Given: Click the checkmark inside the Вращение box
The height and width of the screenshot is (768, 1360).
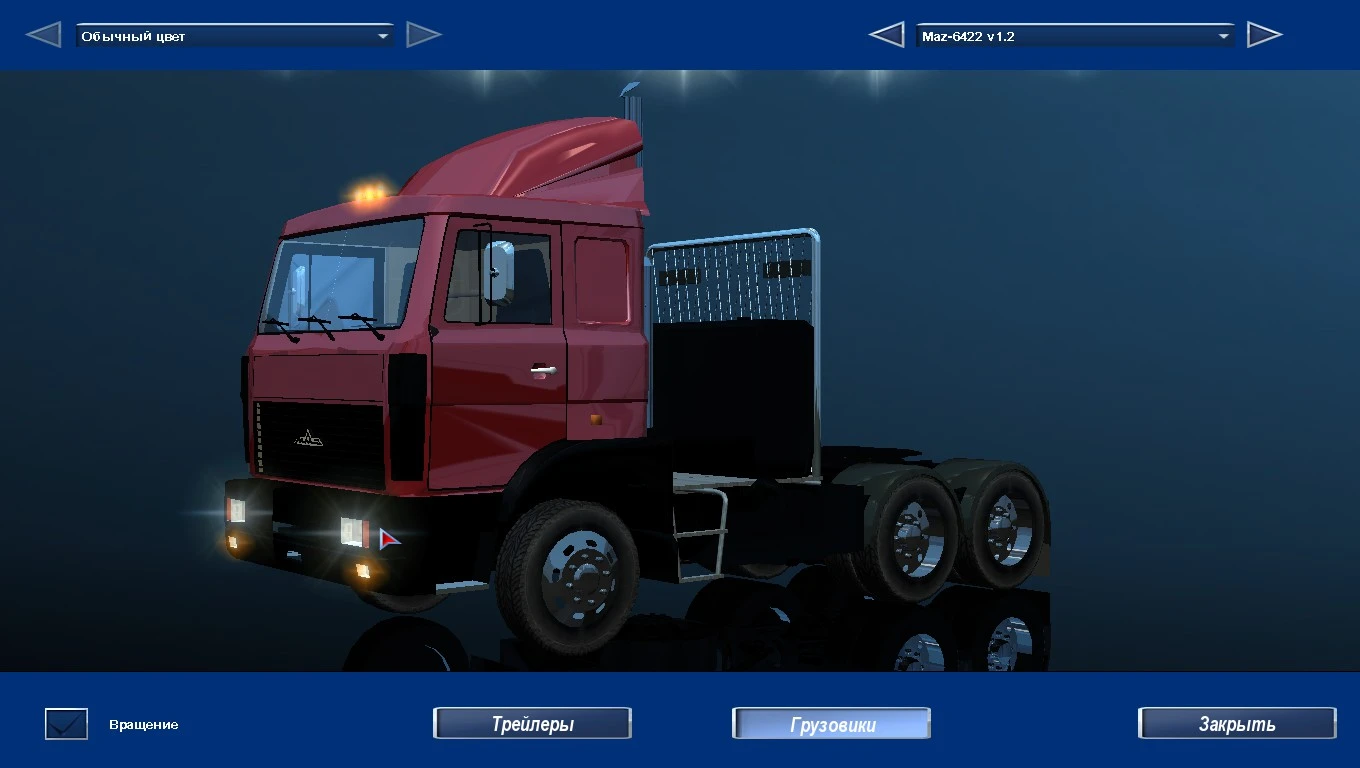Looking at the screenshot, I should point(65,723).
